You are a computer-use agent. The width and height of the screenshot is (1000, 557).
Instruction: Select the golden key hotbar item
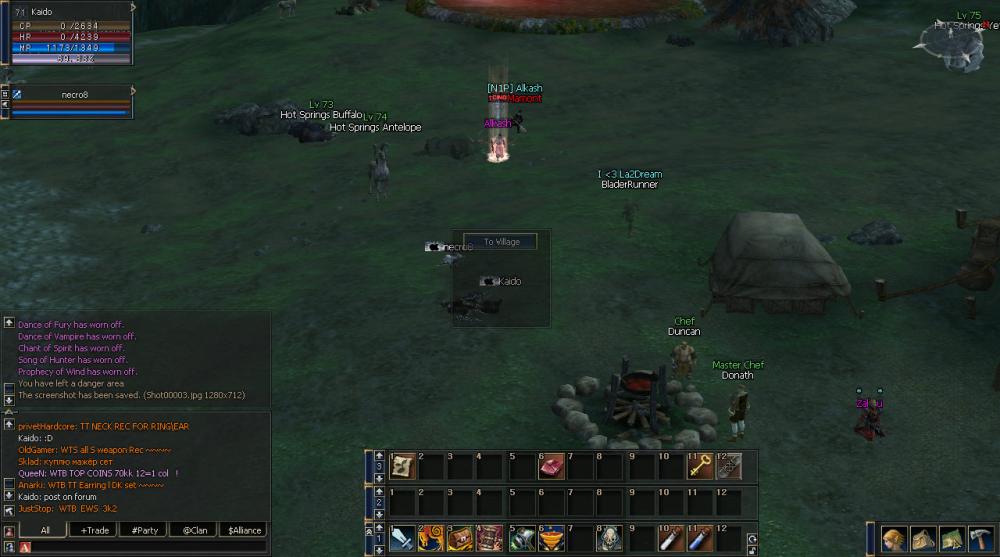[x=700, y=466]
